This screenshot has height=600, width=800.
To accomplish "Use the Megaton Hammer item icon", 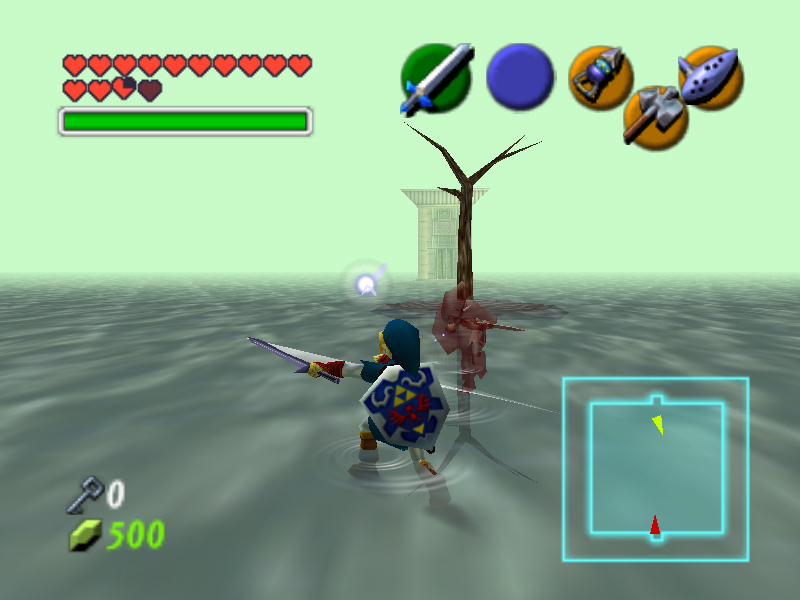I will tap(654, 117).
